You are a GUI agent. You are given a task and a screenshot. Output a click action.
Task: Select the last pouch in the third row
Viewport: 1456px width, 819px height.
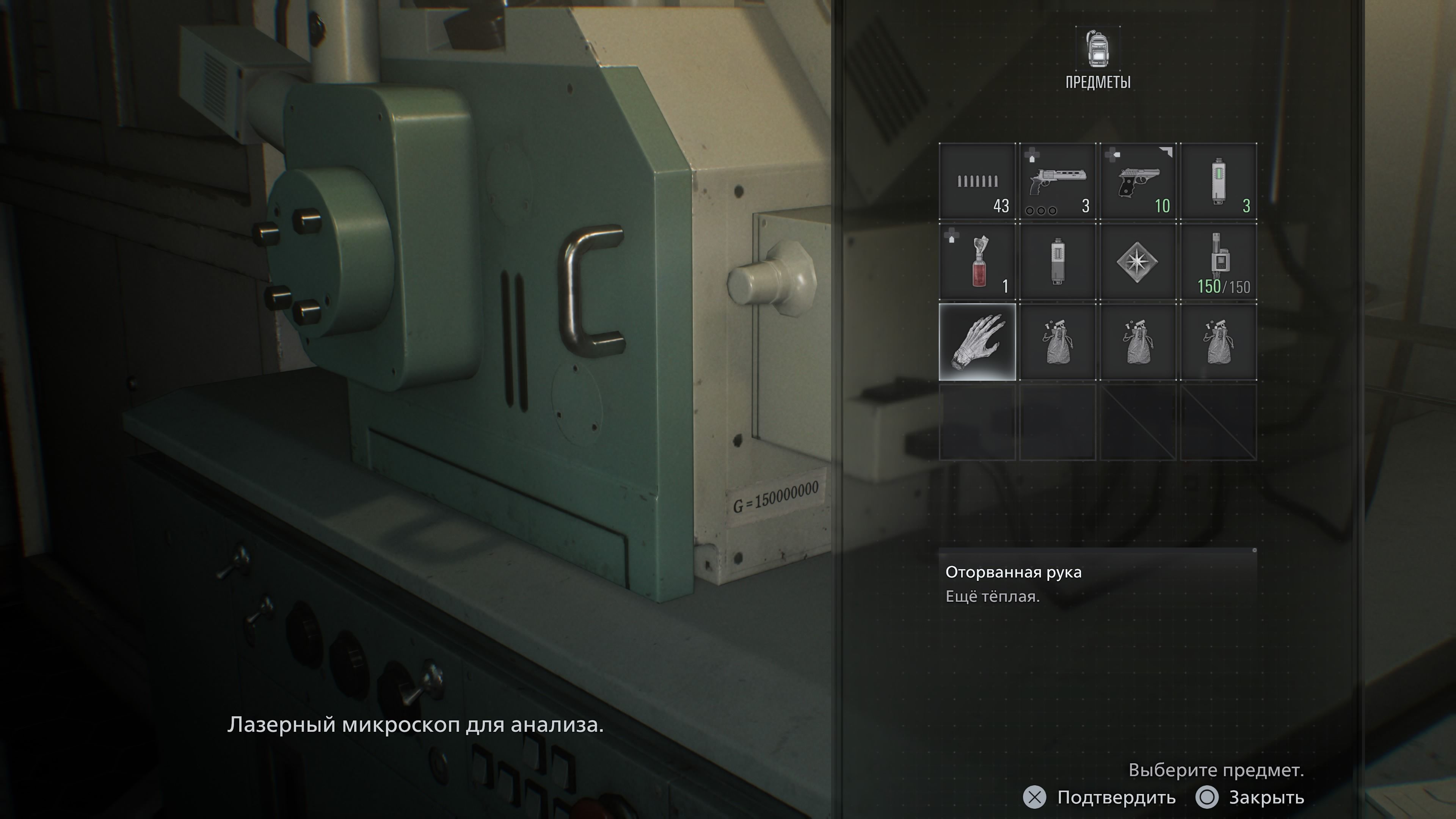[1219, 342]
